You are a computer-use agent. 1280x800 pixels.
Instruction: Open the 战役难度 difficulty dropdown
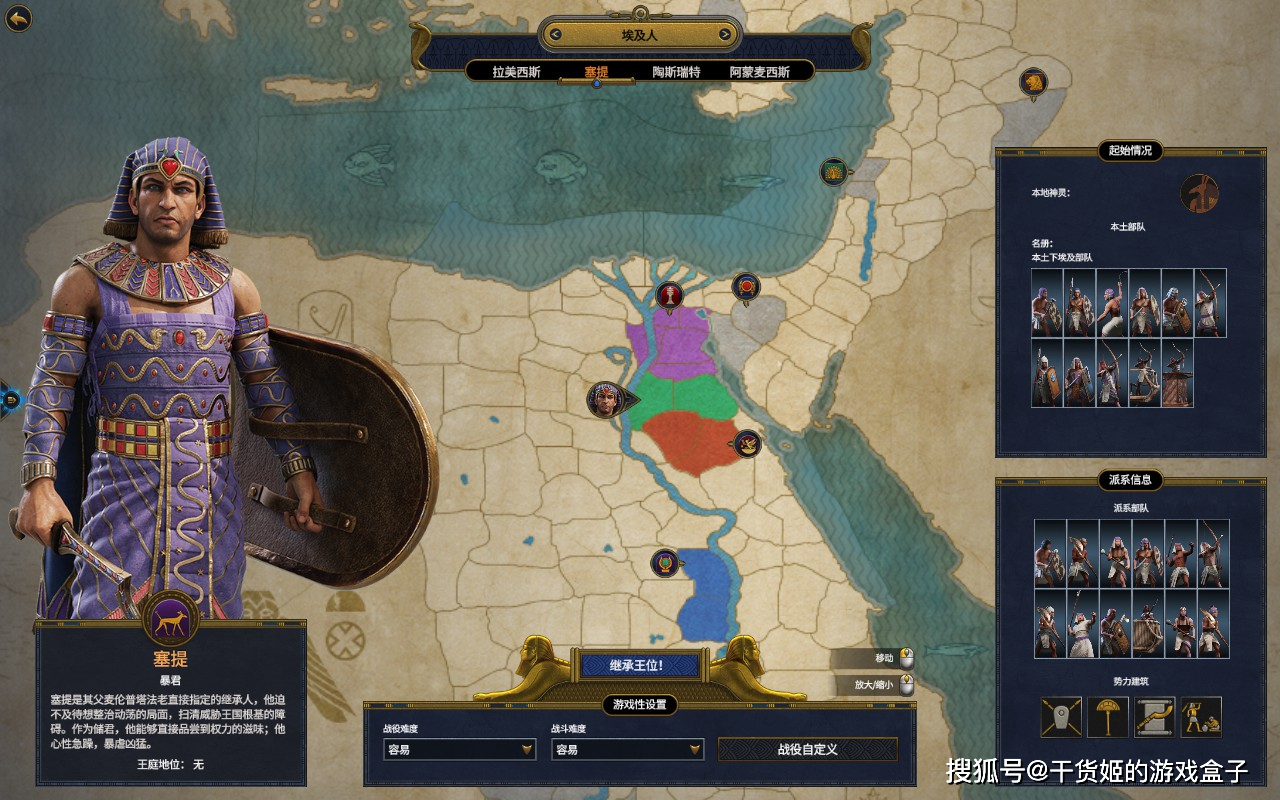pos(460,749)
